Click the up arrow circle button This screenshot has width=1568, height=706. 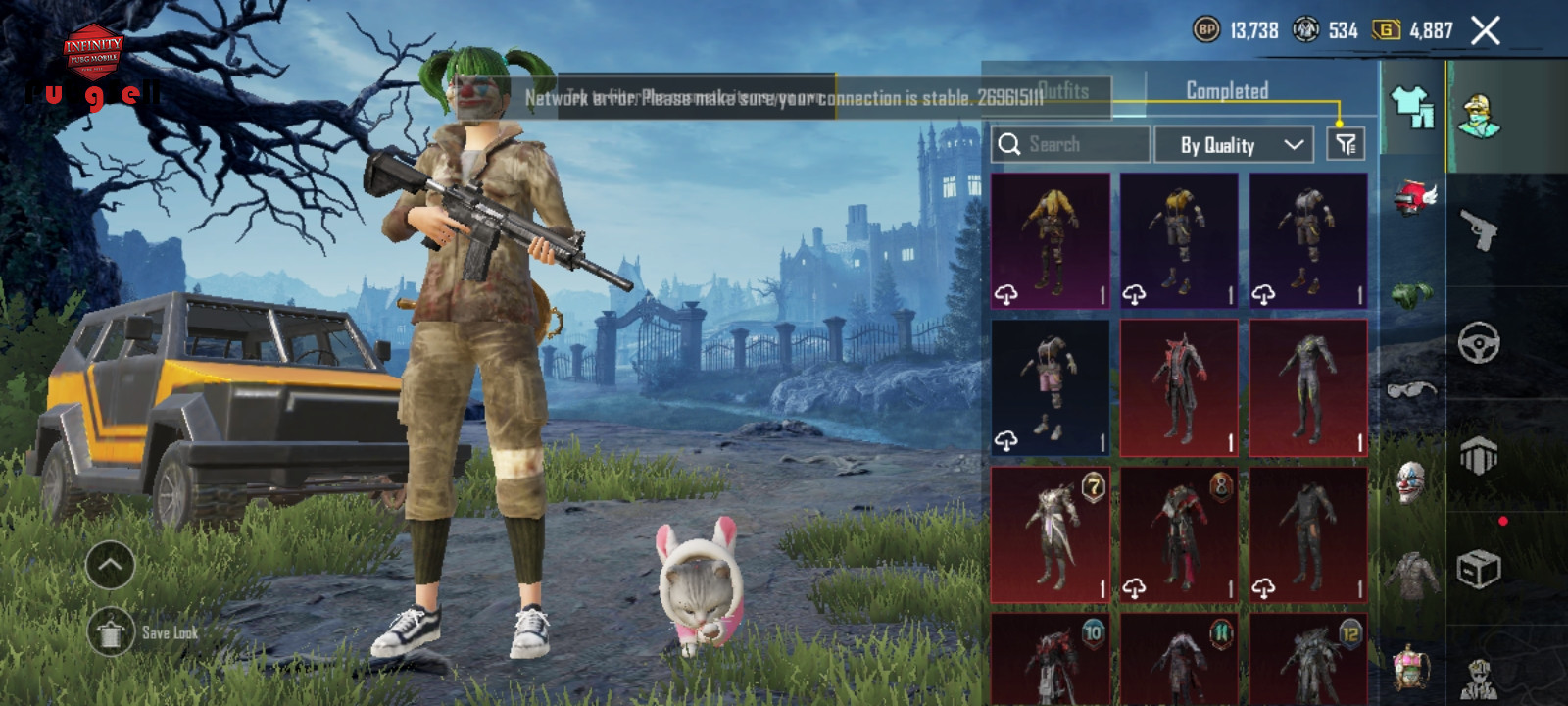[x=110, y=565]
